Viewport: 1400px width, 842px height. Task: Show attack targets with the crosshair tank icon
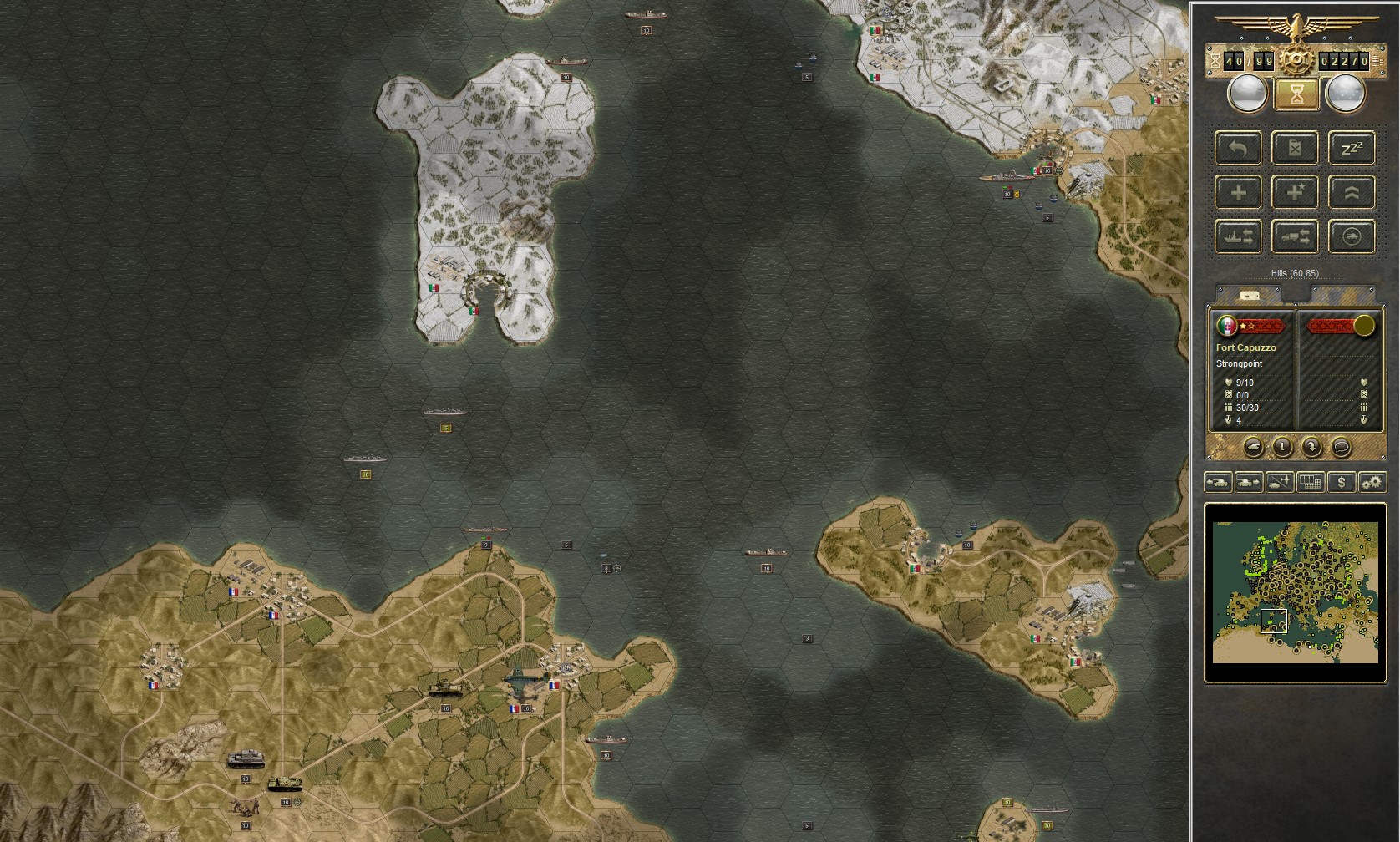point(1352,236)
